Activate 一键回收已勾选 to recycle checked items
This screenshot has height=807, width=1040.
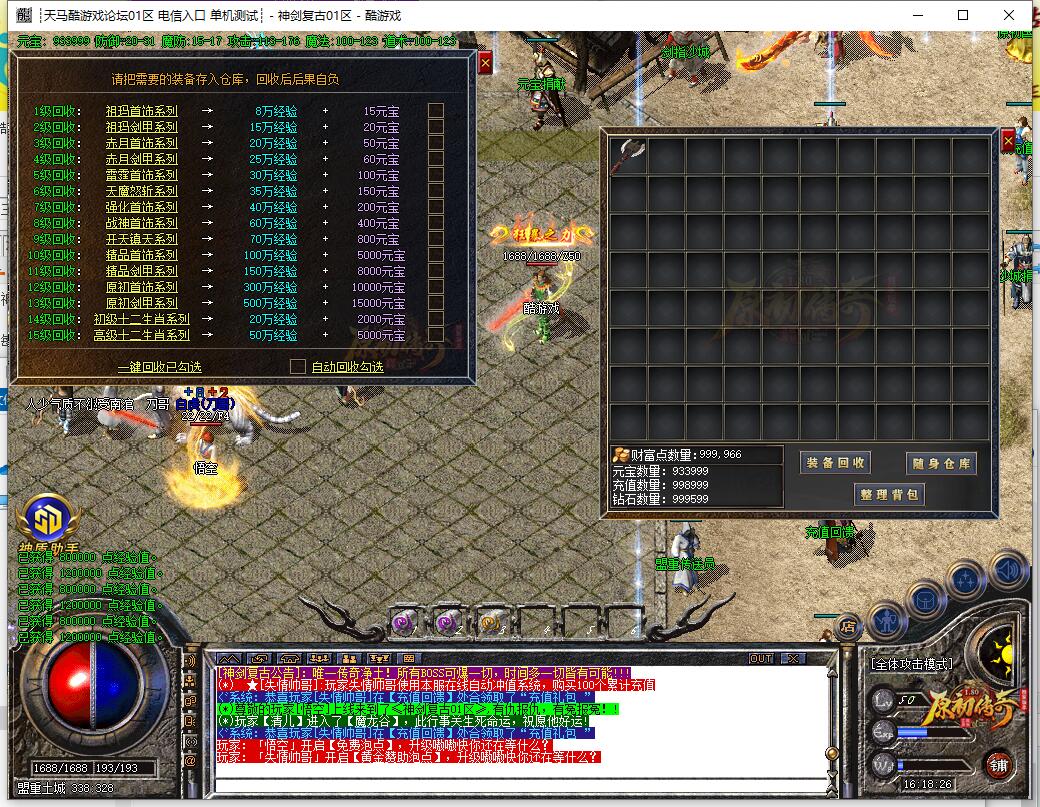click(x=159, y=367)
